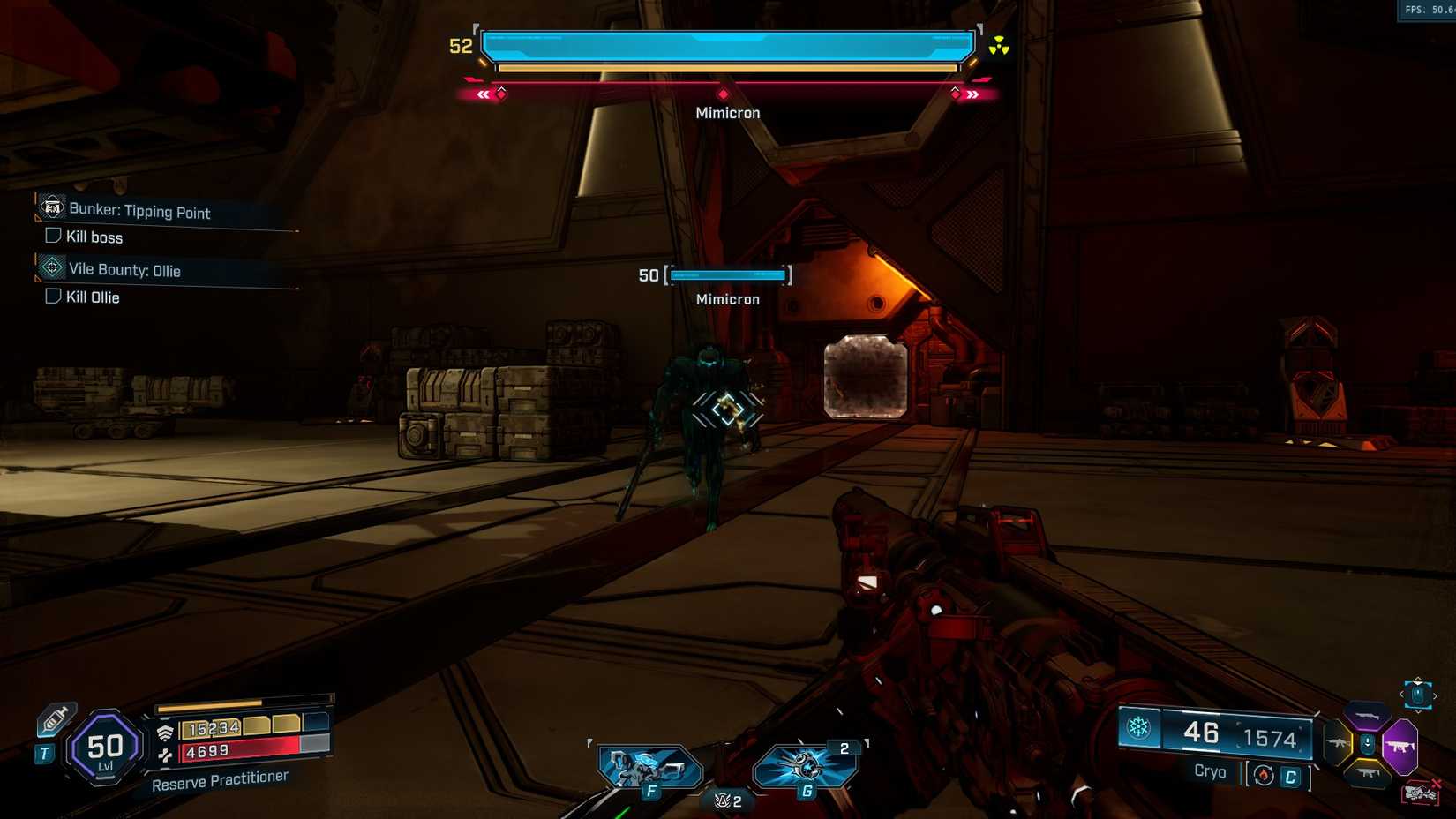Select the purple SMG in the weapon wheel
Image resolution: width=1456 pixels, height=819 pixels.
pyautogui.click(x=1400, y=746)
